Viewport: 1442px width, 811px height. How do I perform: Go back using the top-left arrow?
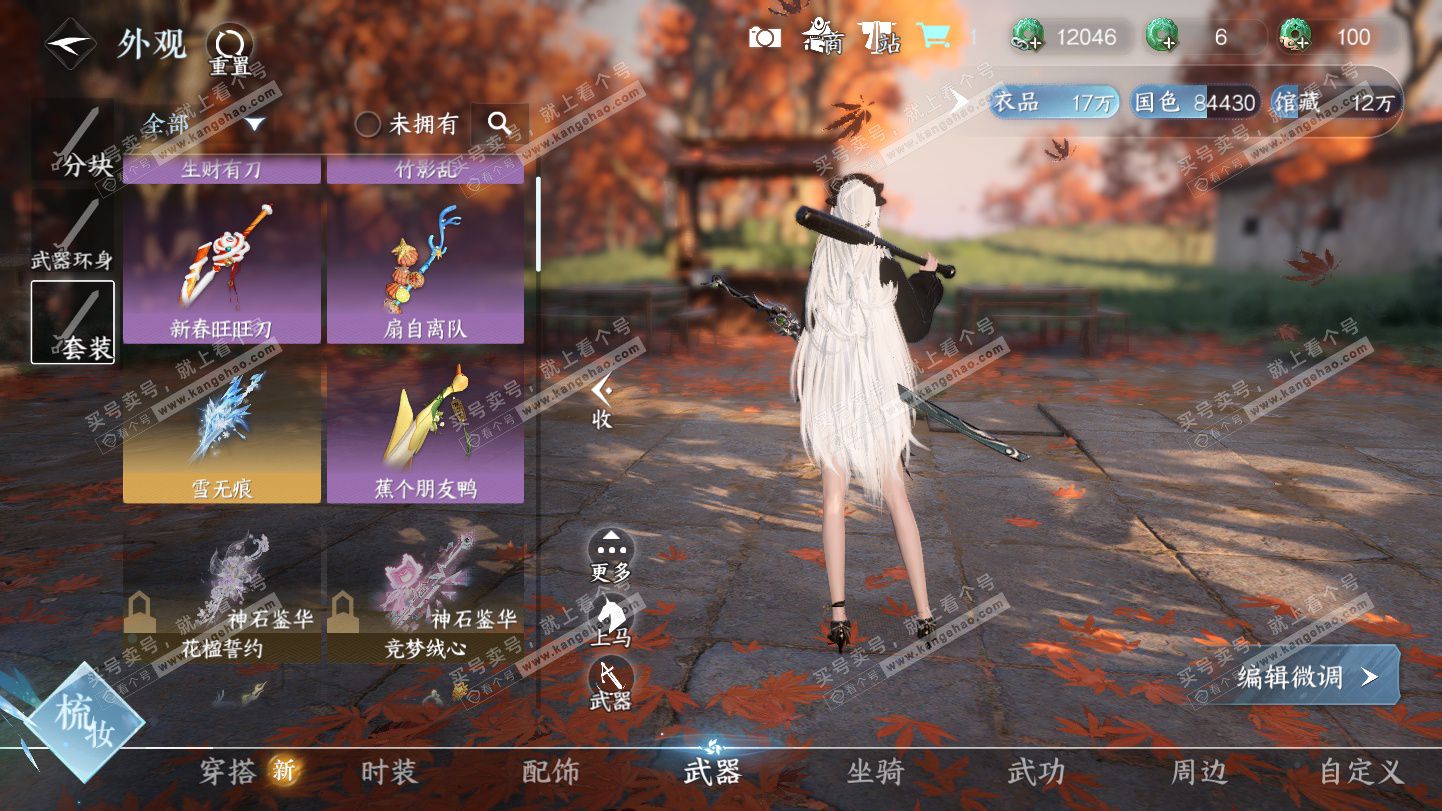(70, 44)
